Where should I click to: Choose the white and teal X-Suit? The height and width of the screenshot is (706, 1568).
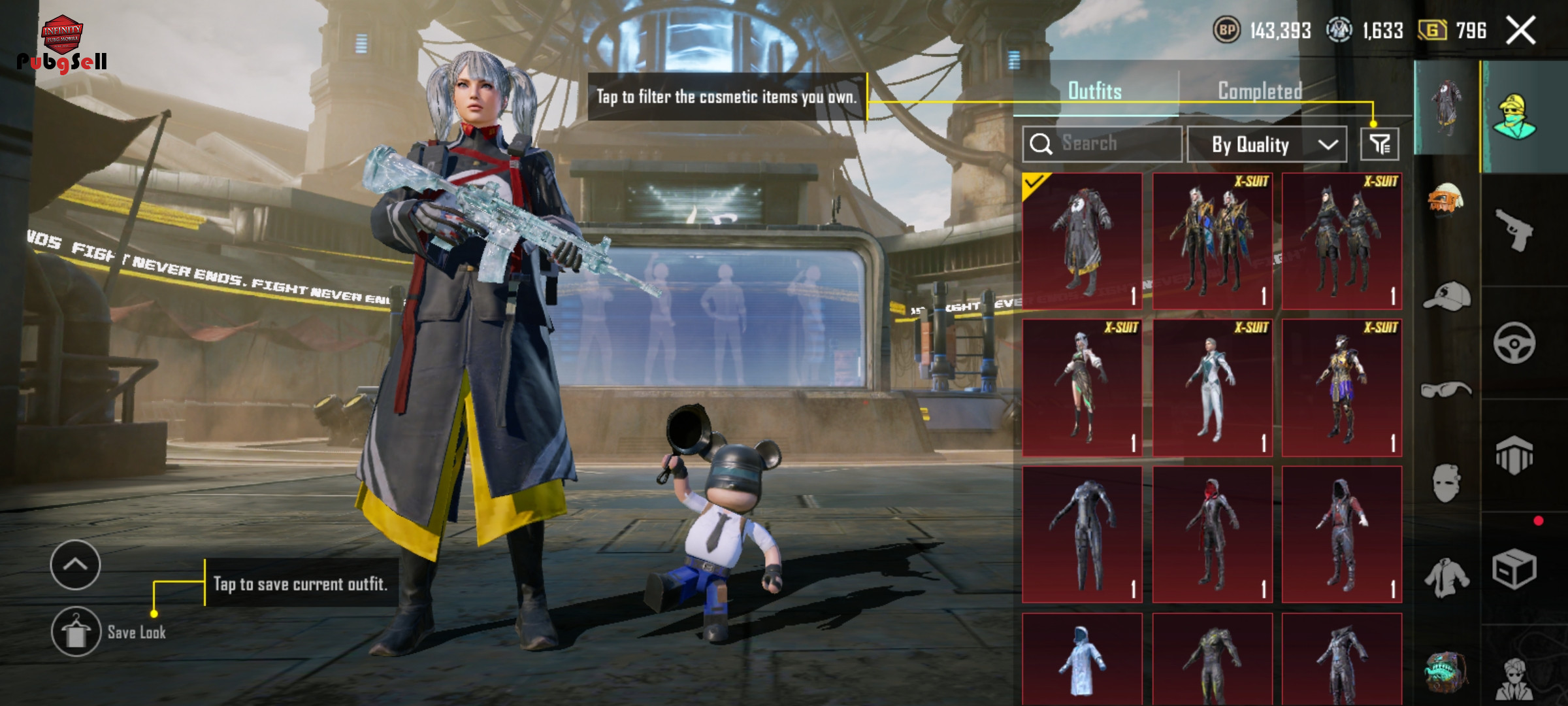1212,388
